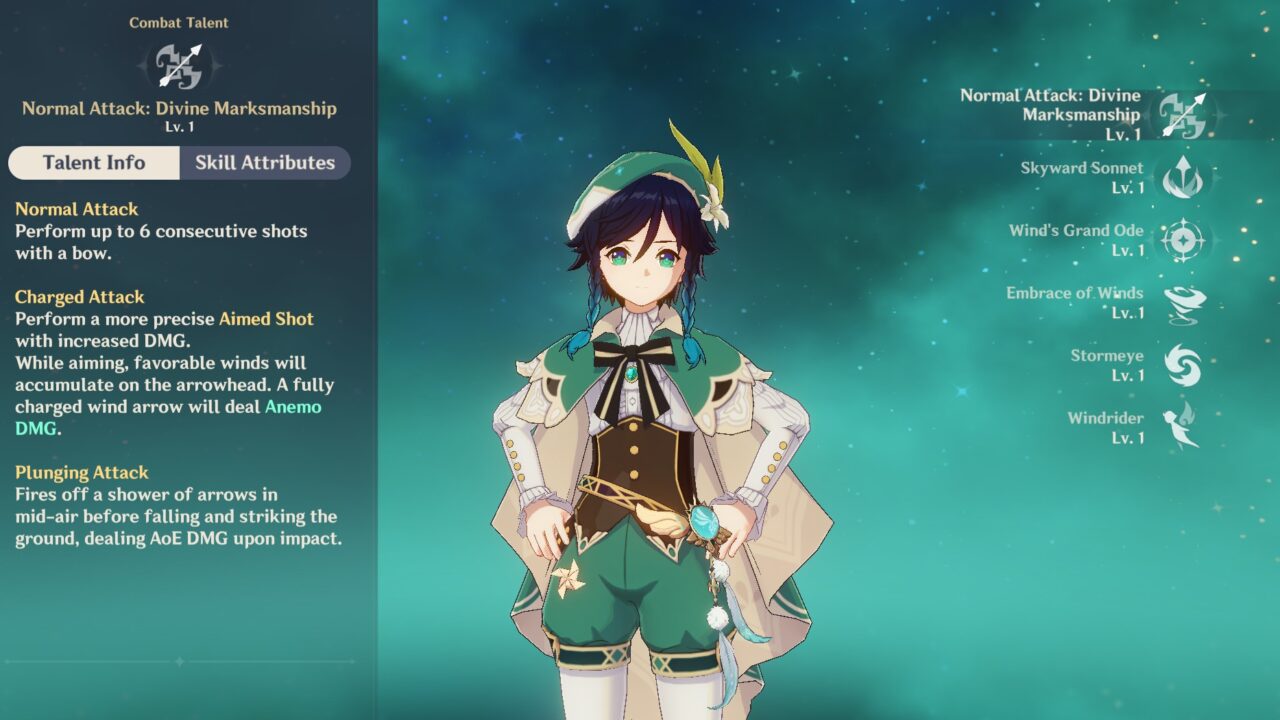Switch to the Talent Info tab
The image size is (1280, 720).
coord(94,163)
